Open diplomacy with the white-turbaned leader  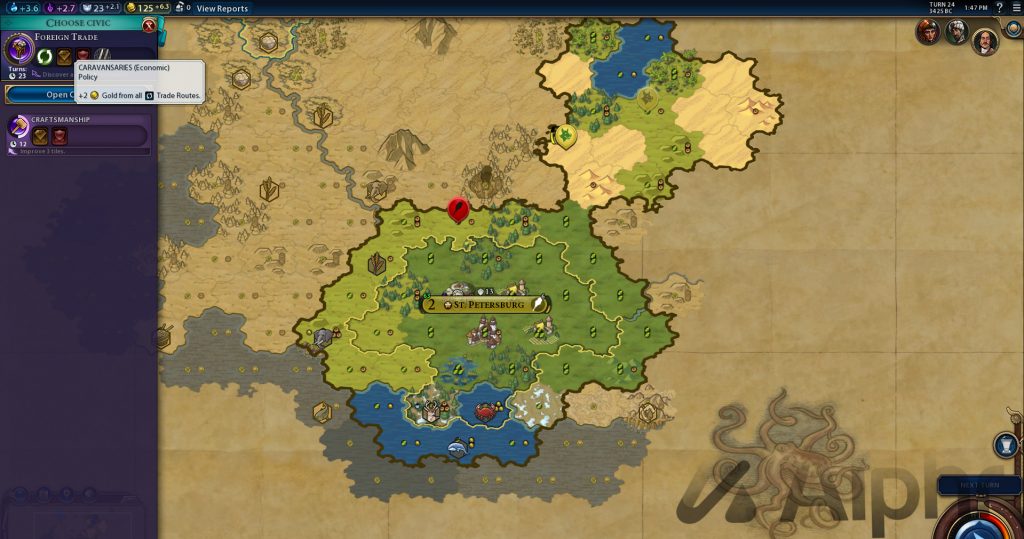point(957,33)
